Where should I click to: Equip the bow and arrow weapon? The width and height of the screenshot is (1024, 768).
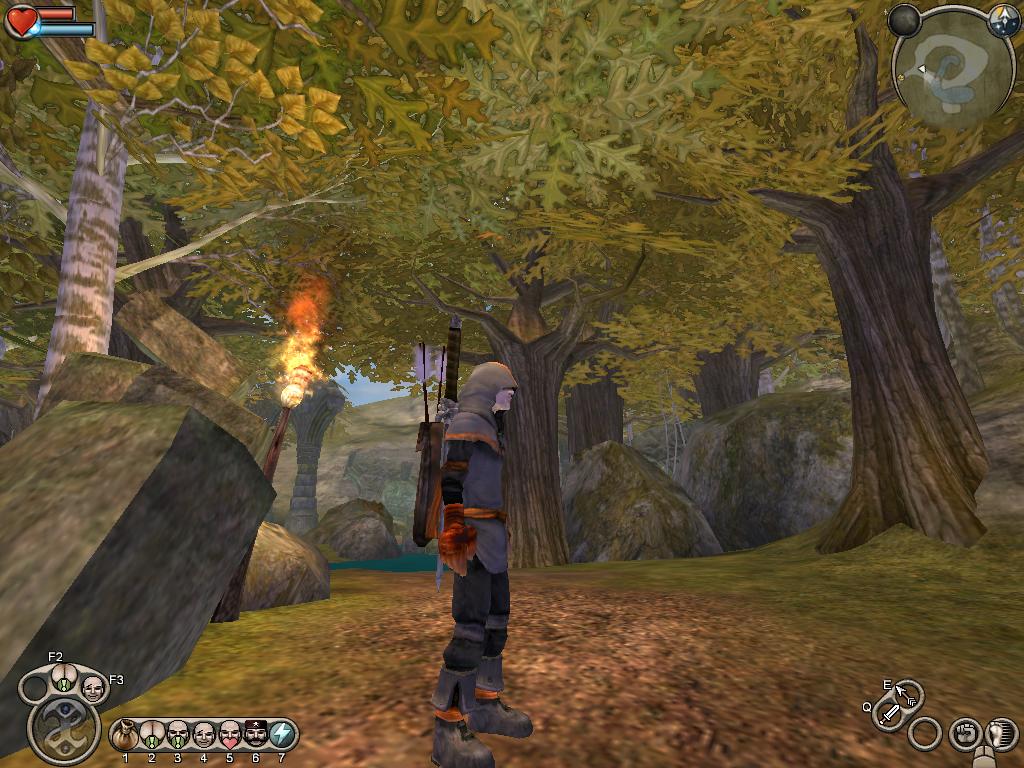click(907, 693)
